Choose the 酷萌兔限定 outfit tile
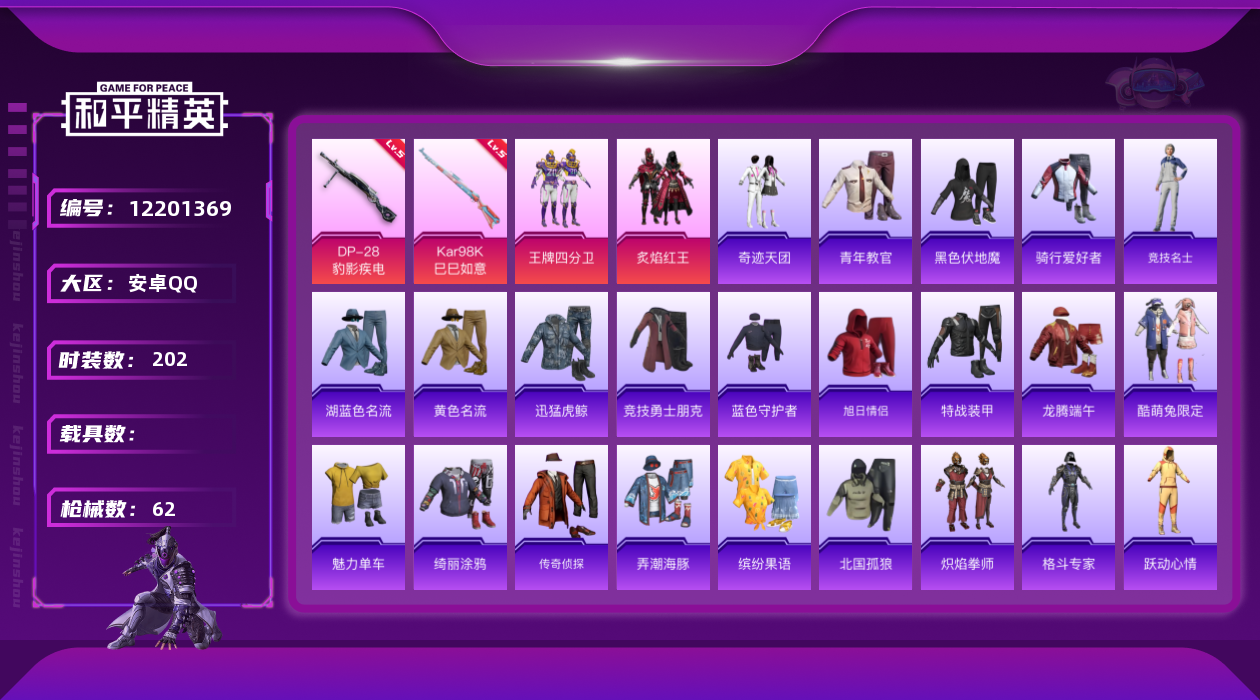This screenshot has width=1260, height=700. click(1170, 364)
